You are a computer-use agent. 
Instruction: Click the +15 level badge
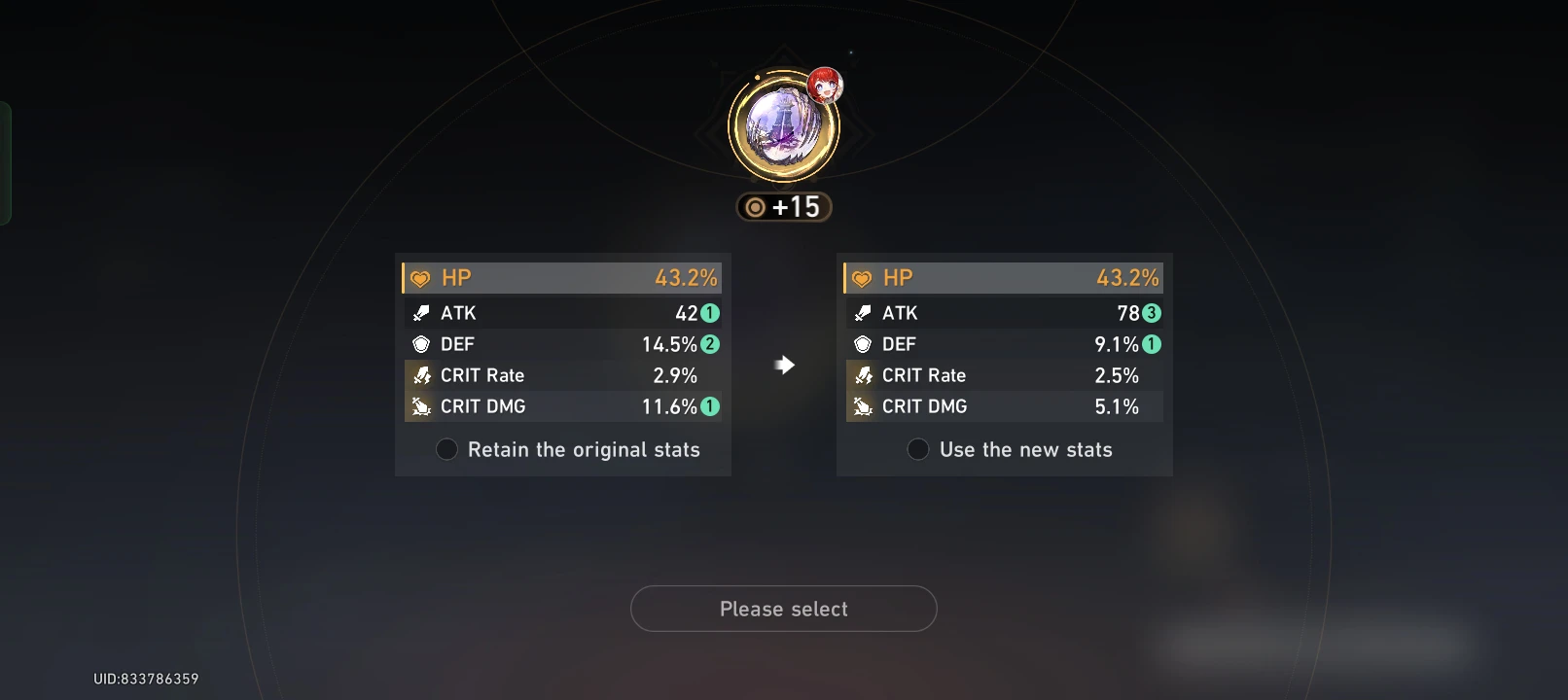click(x=784, y=206)
